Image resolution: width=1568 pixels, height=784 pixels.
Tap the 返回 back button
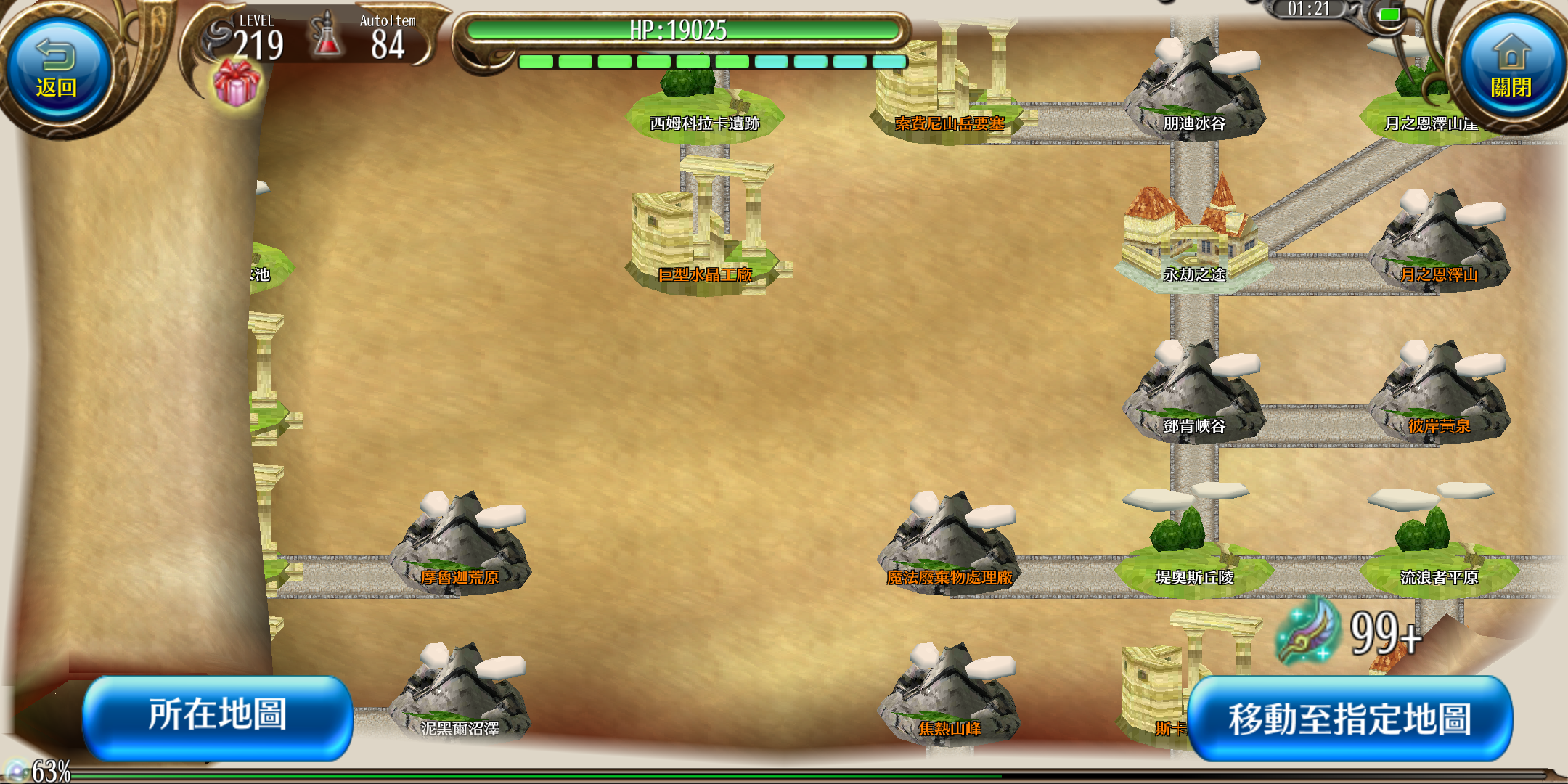pos(57,69)
